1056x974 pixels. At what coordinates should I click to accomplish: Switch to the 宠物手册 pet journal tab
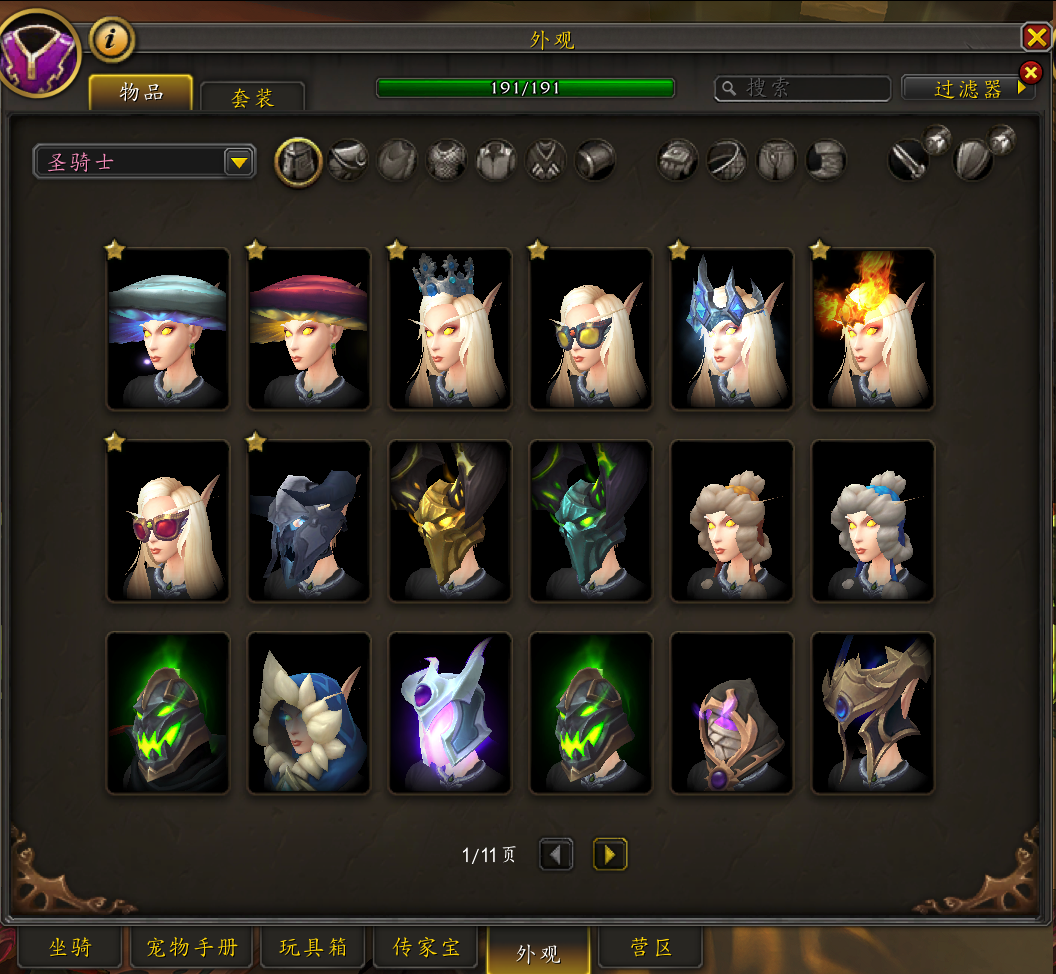tap(192, 948)
